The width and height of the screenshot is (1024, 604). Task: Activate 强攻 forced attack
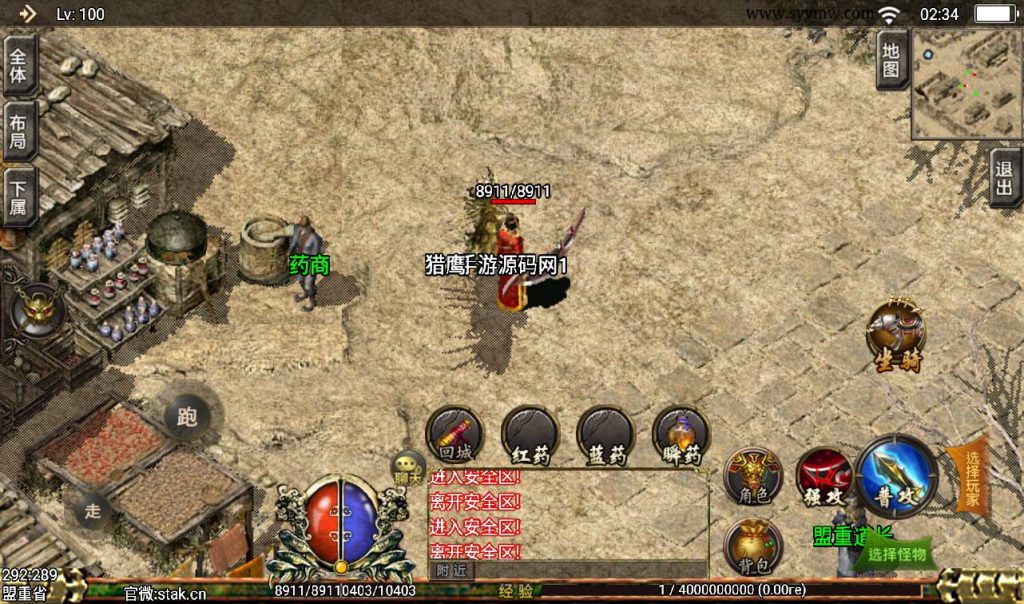[x=824, y=475]
